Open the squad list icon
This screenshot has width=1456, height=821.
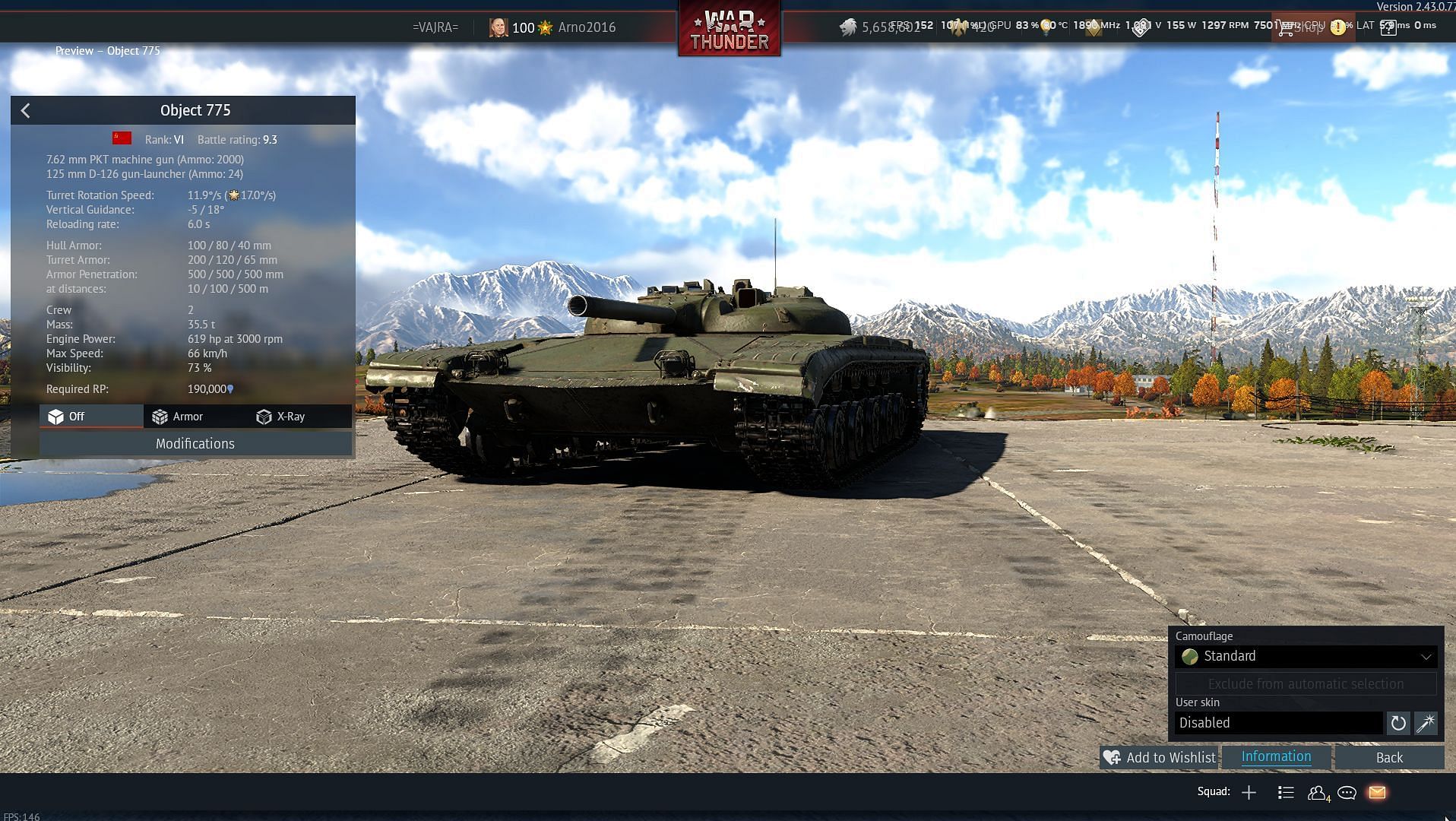click(1286, 793)
